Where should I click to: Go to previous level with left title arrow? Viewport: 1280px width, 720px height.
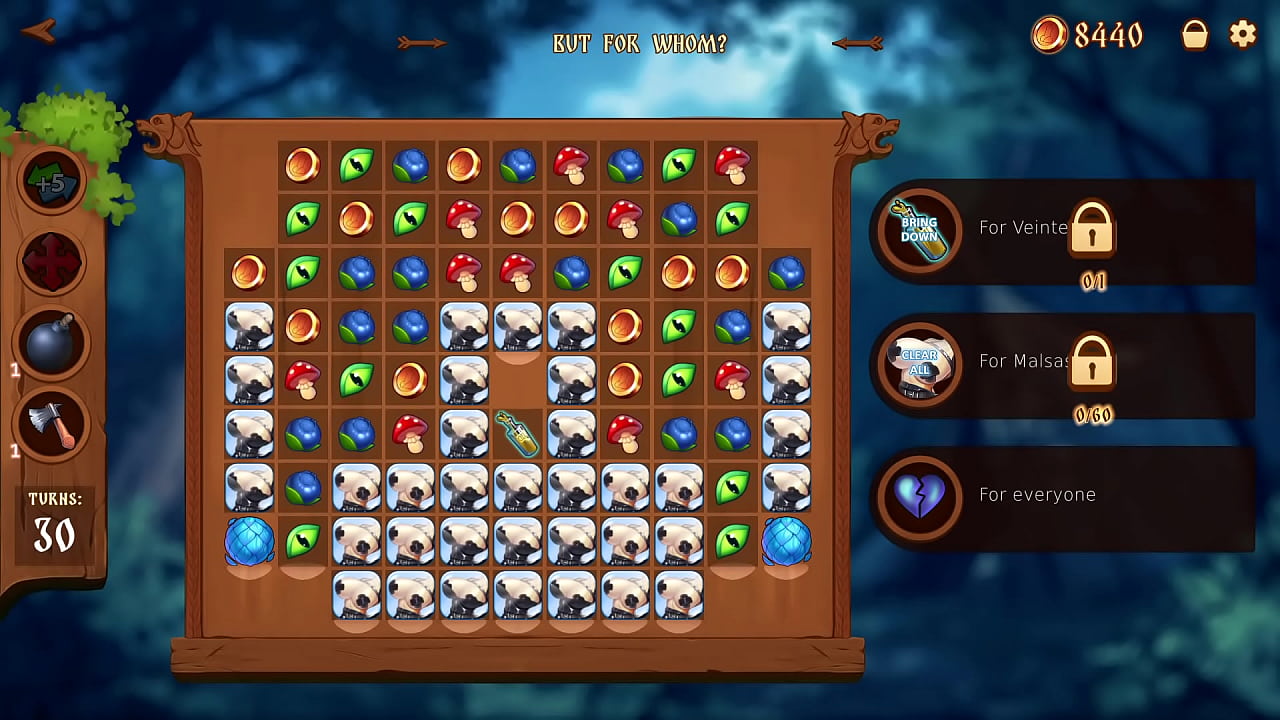point(421,43)
